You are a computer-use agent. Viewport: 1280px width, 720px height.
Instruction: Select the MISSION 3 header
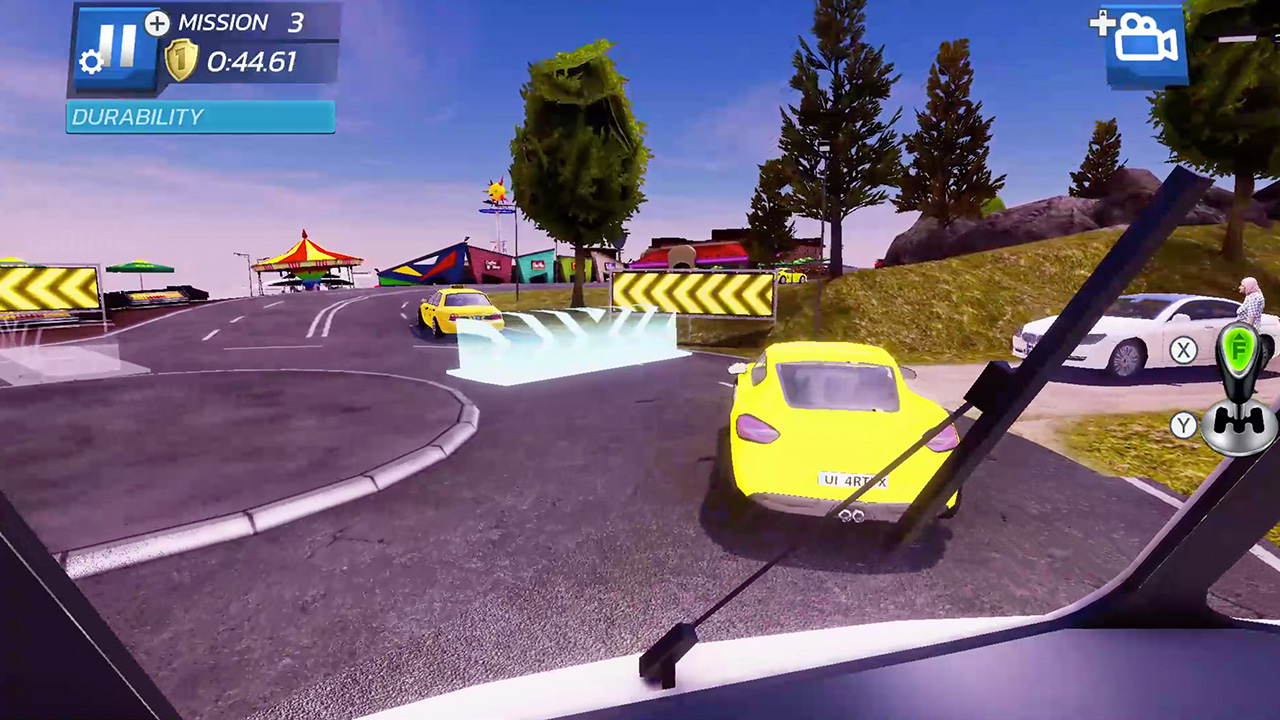pos(242,22)
